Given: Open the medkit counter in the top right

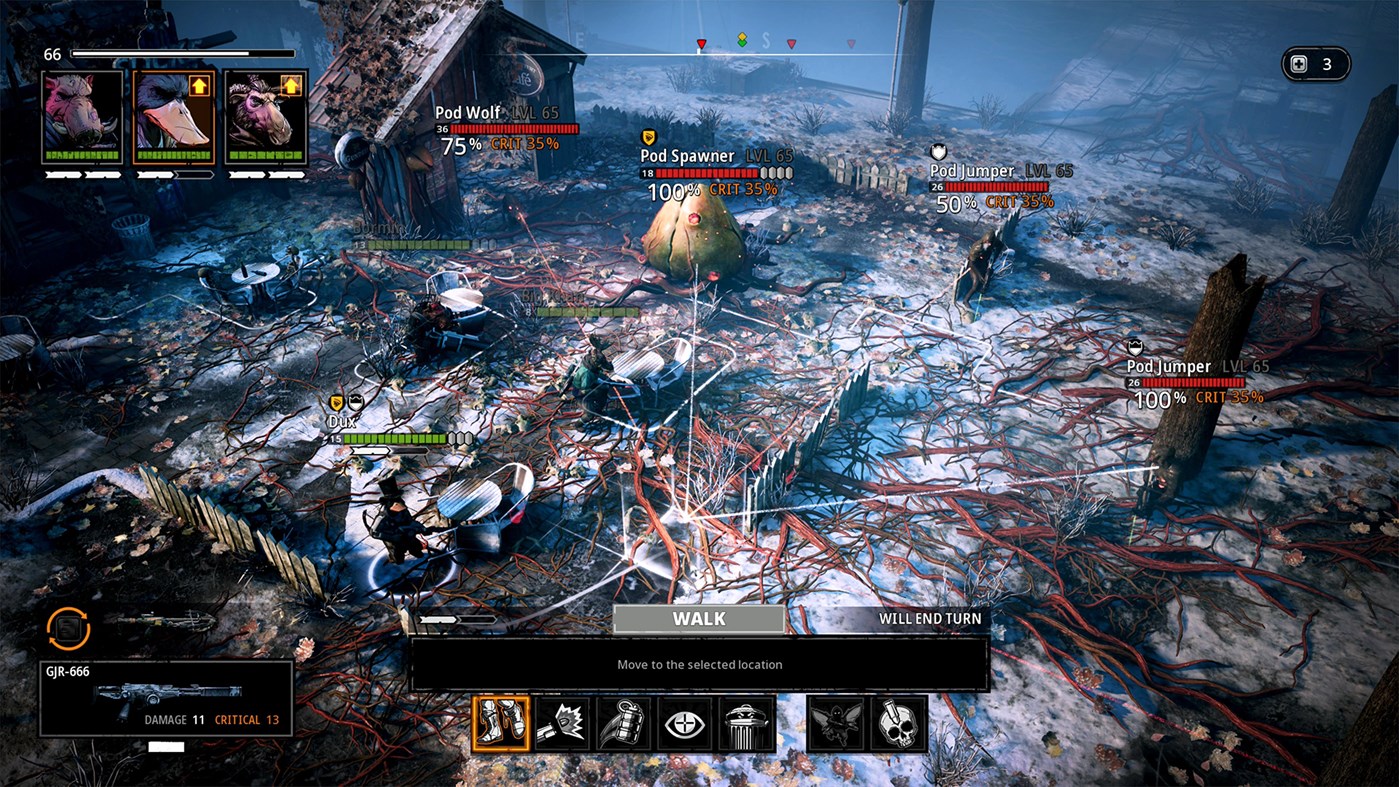Looking at the screenshot, I should tap(1315, 63).
